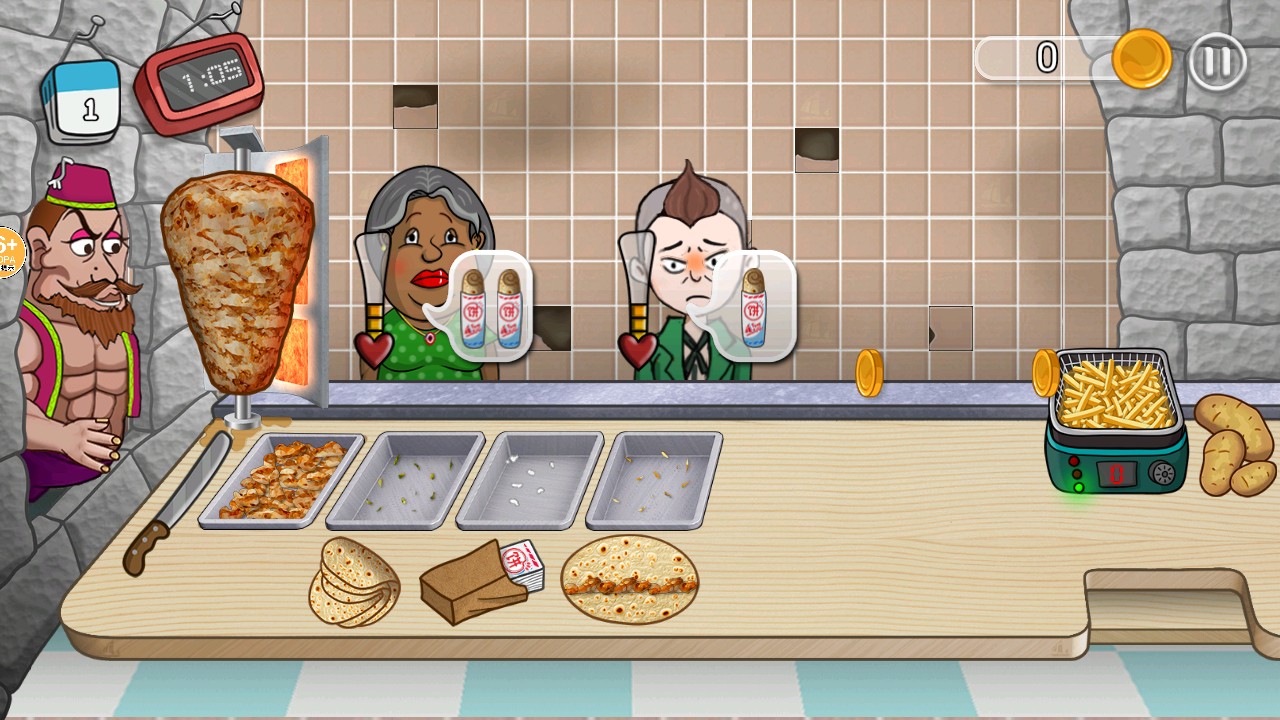The width and height of the screenshot is (1280, 720).
Task: Grab the raw potatoes beside the fryer
Action: (1235, 444)
